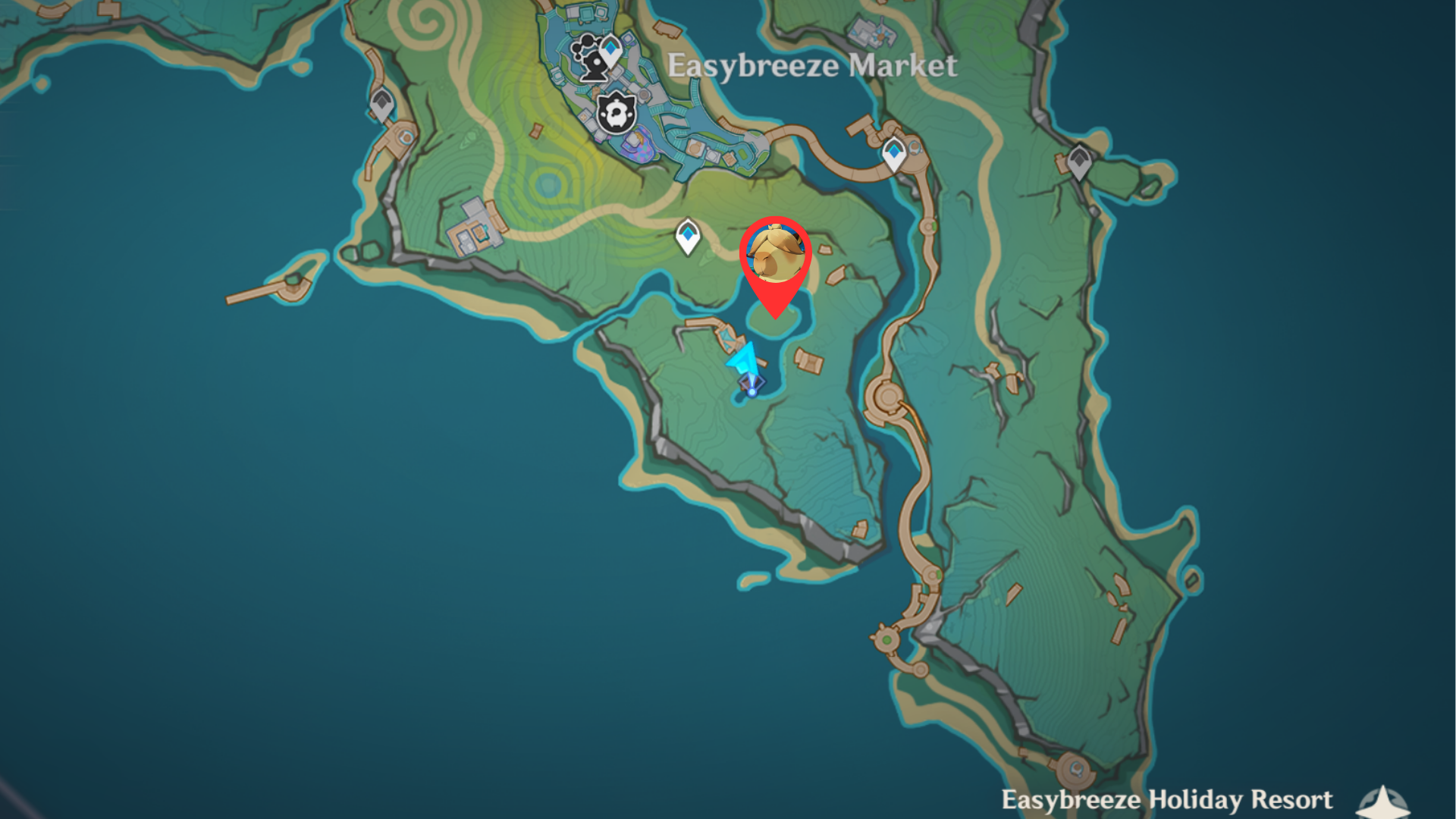The height and width of the screenshot is (819, 1456).
Task: Select the four-pointed star icon by Holiday Resort
Action: [x=1383, y=802]
